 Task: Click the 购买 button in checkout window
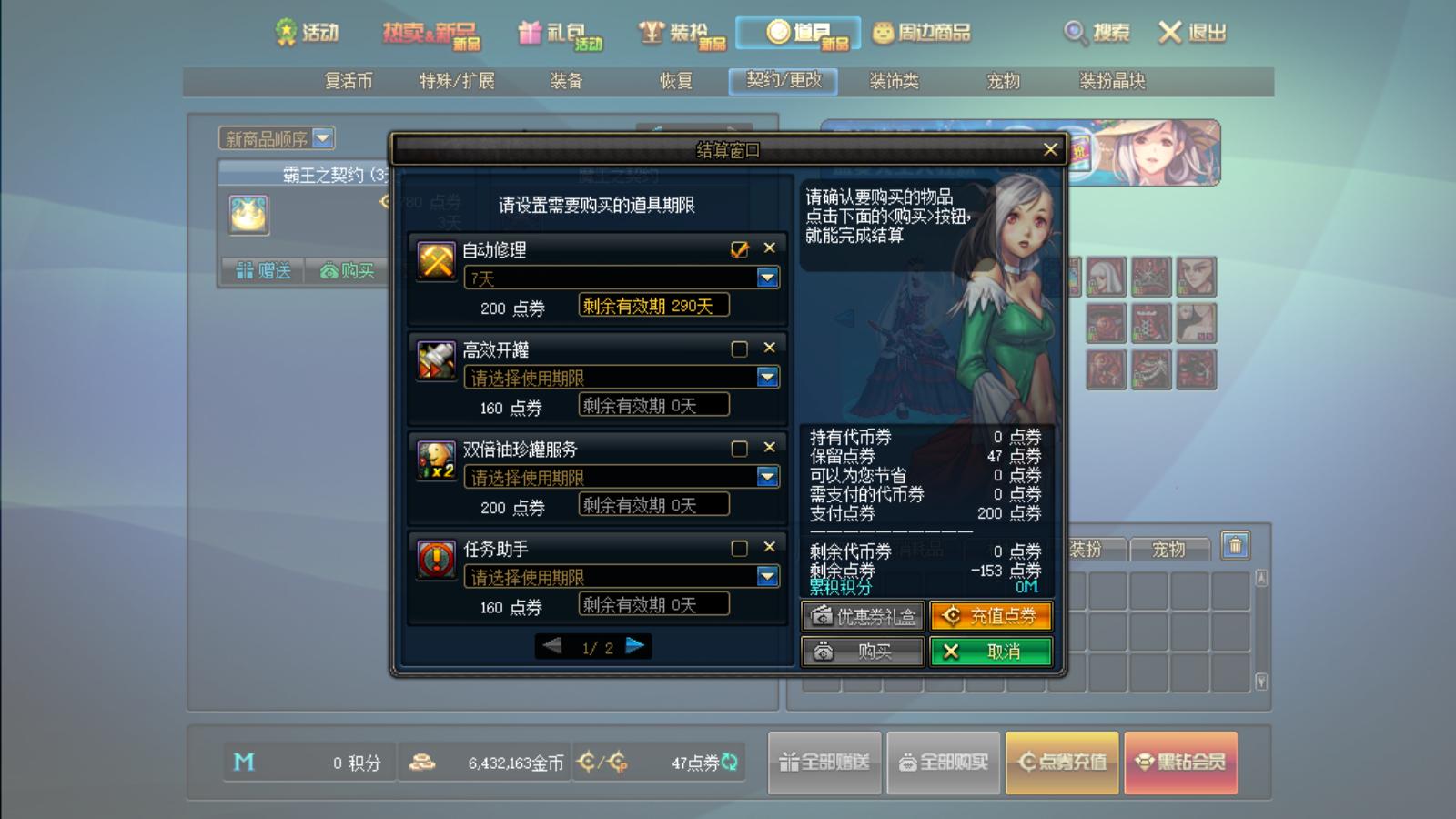tap(862, 652)
